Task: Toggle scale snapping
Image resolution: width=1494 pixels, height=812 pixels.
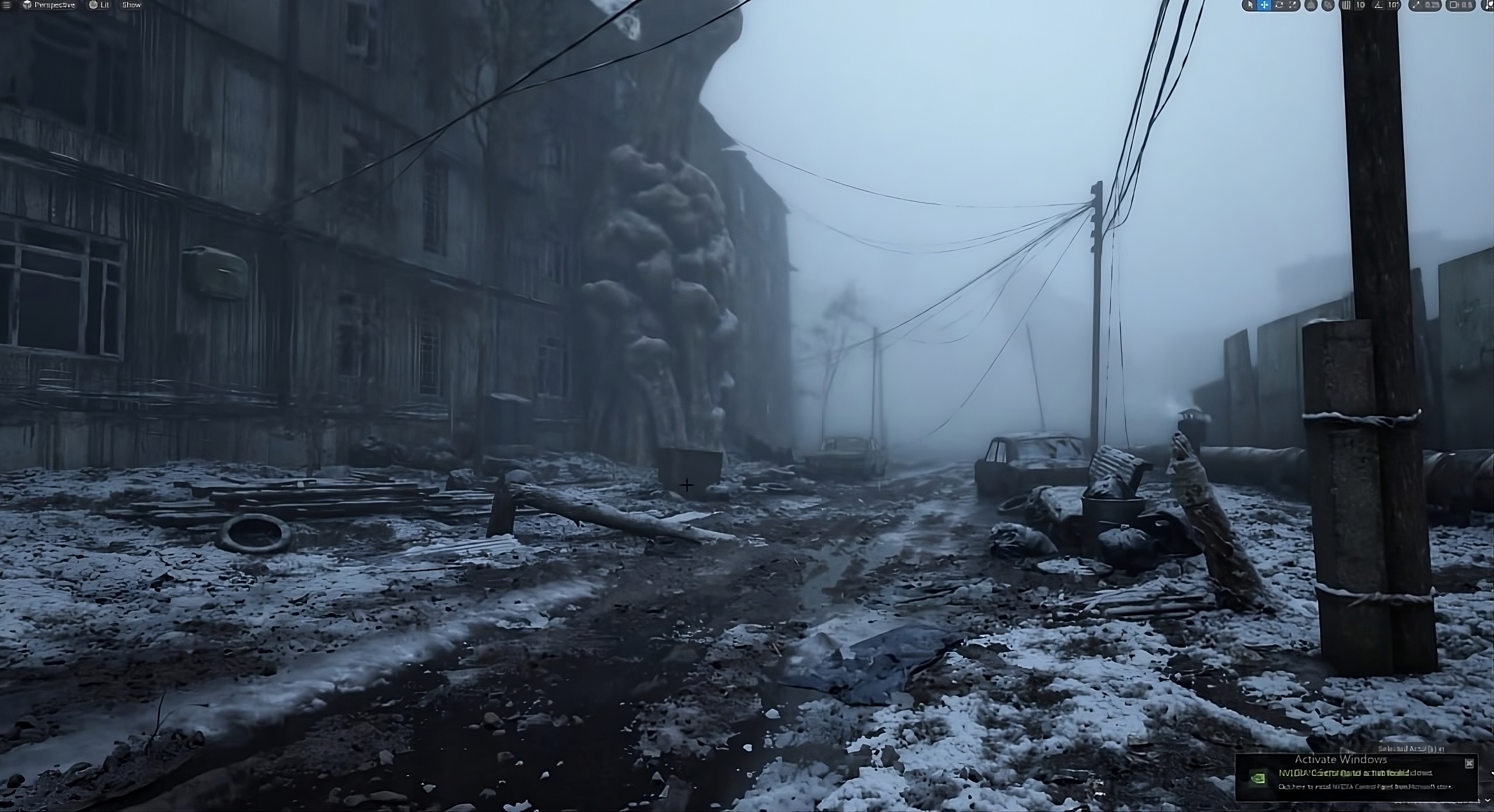Action: [x=1417, y=5]
